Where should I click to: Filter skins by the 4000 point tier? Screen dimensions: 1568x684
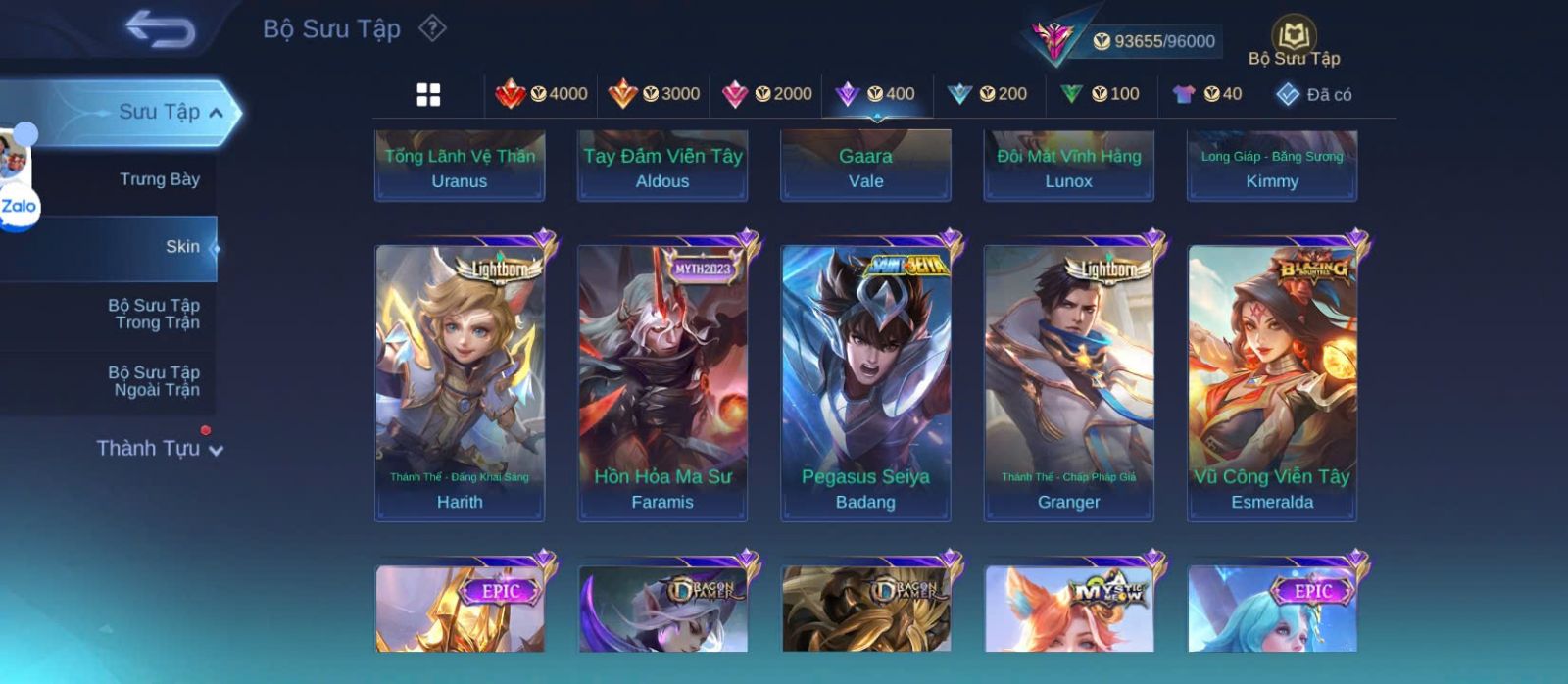541,94
